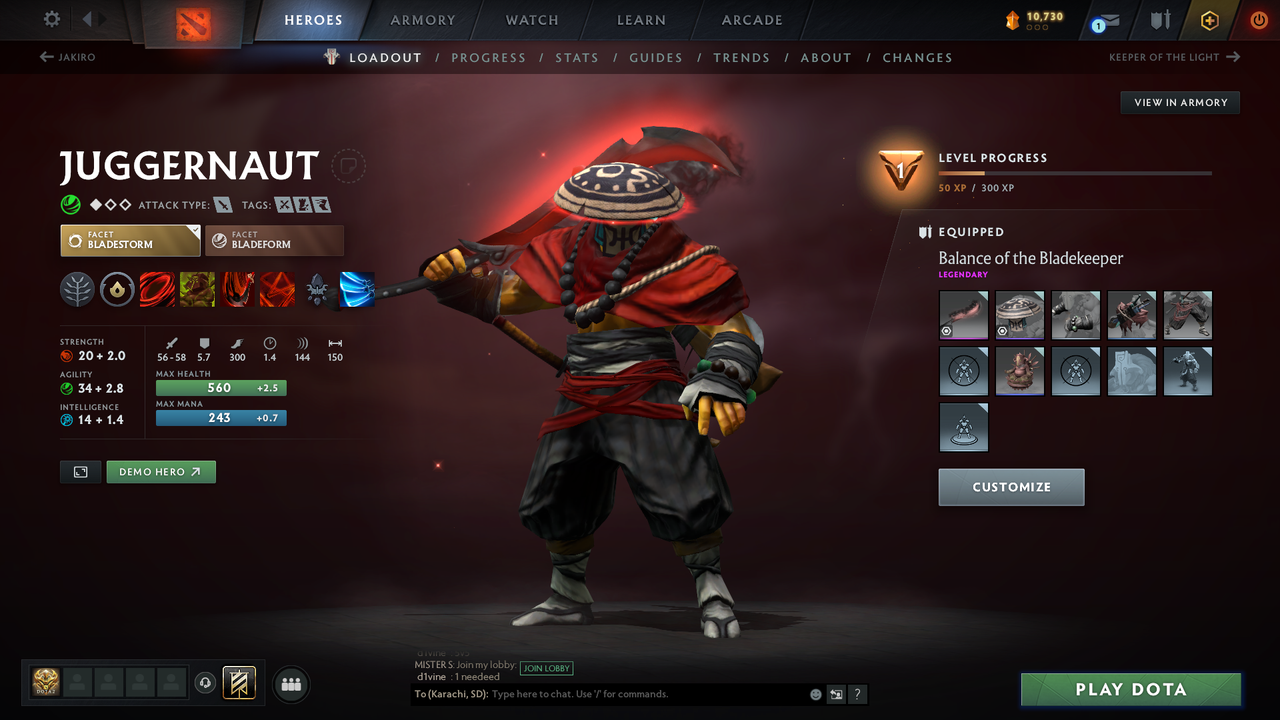Screen dimensions: 1280x720
Task: Open the talent tree icon
Action: (77, 289)
